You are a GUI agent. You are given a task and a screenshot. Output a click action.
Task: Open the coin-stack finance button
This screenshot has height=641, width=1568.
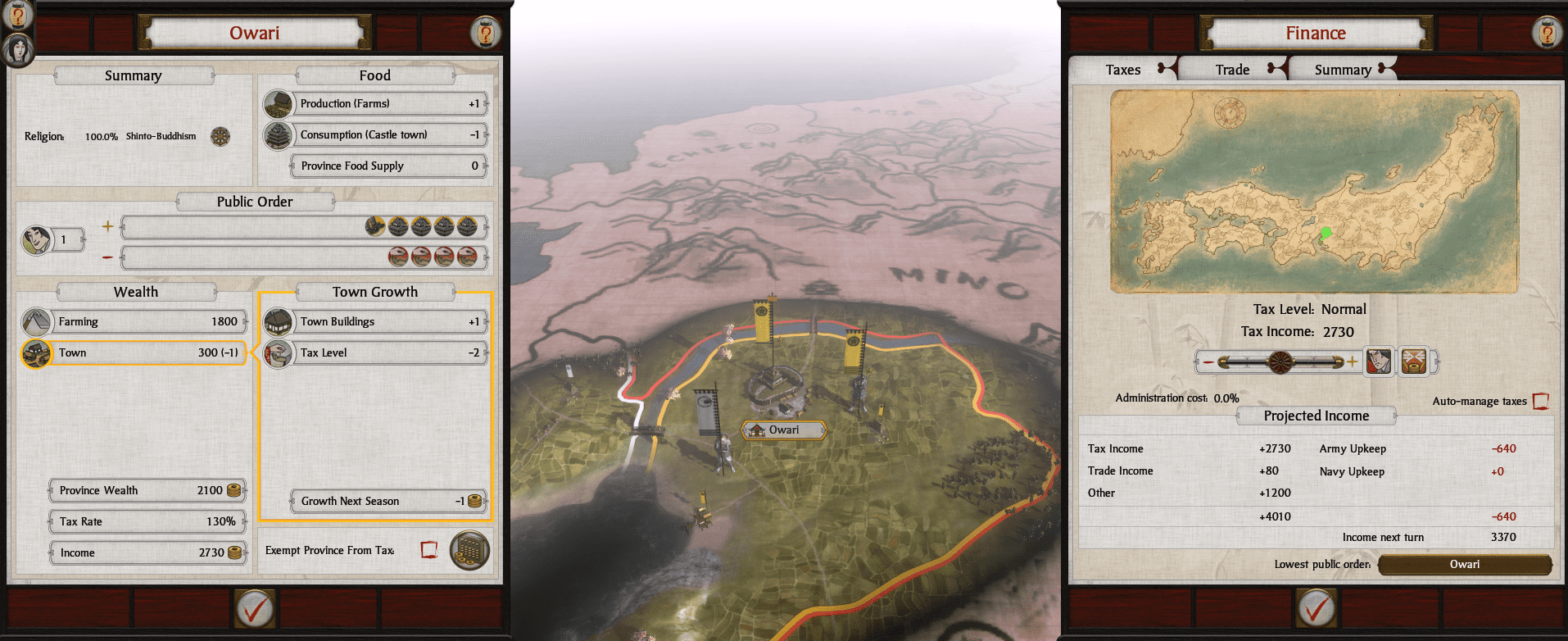pyautogui.click(x=469, y=549)
